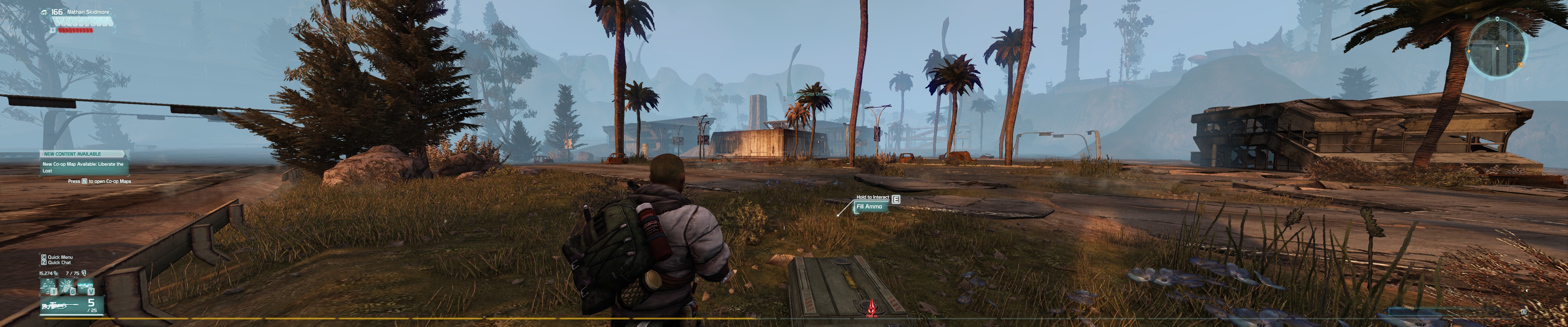Viewport: 1568px width, 327px height.
Task: Click the white XP progress bar segments
Action: pyautogui.click(x=83, y=21)
